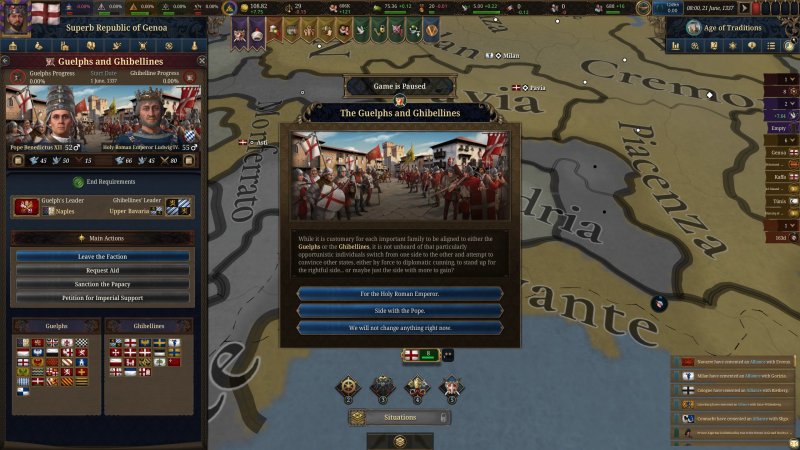Pick "We will not change anything right now."
This screenshot has width=800, height=450.
point(399,328)
